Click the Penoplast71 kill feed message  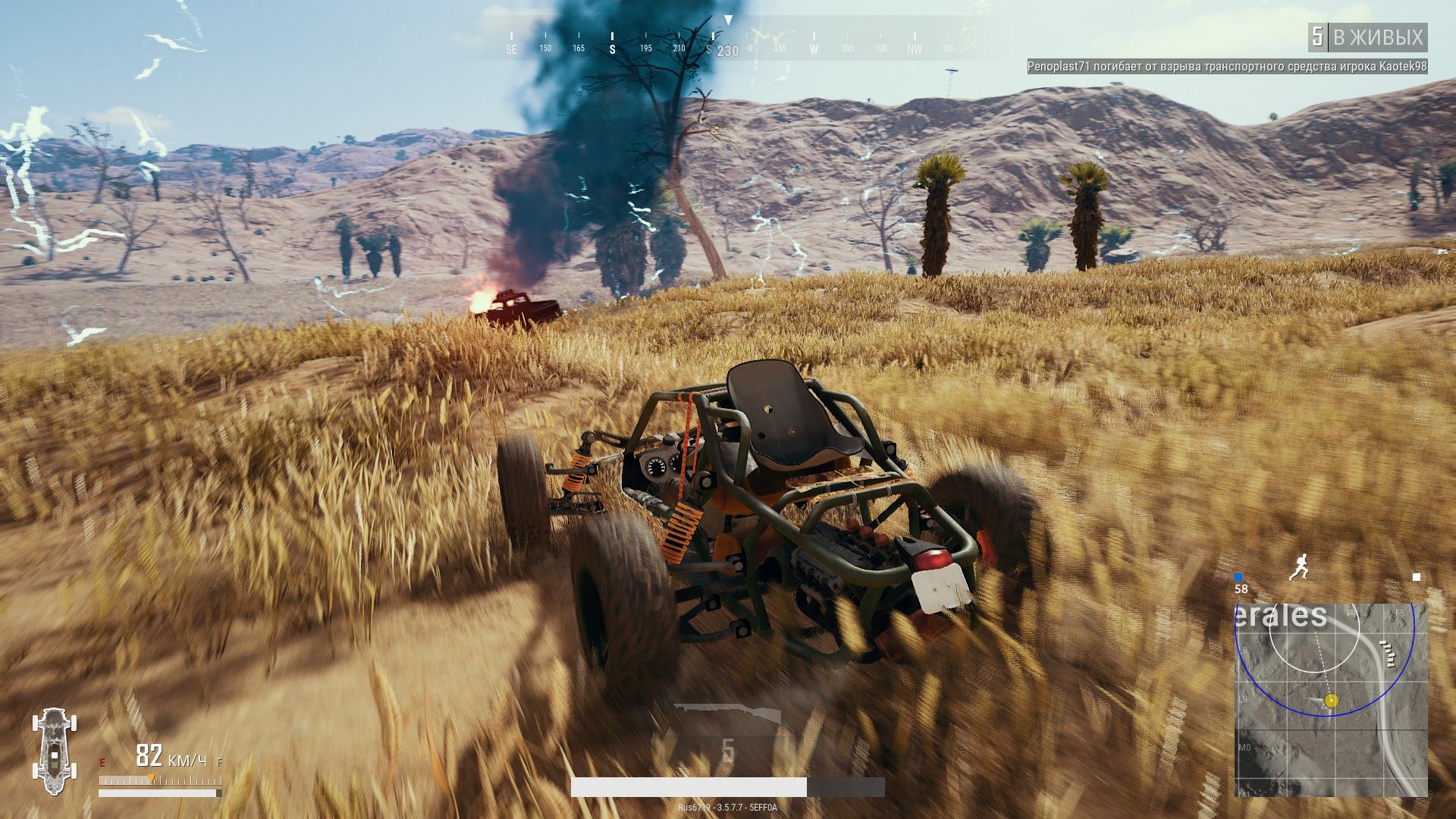pos(1226,67)
